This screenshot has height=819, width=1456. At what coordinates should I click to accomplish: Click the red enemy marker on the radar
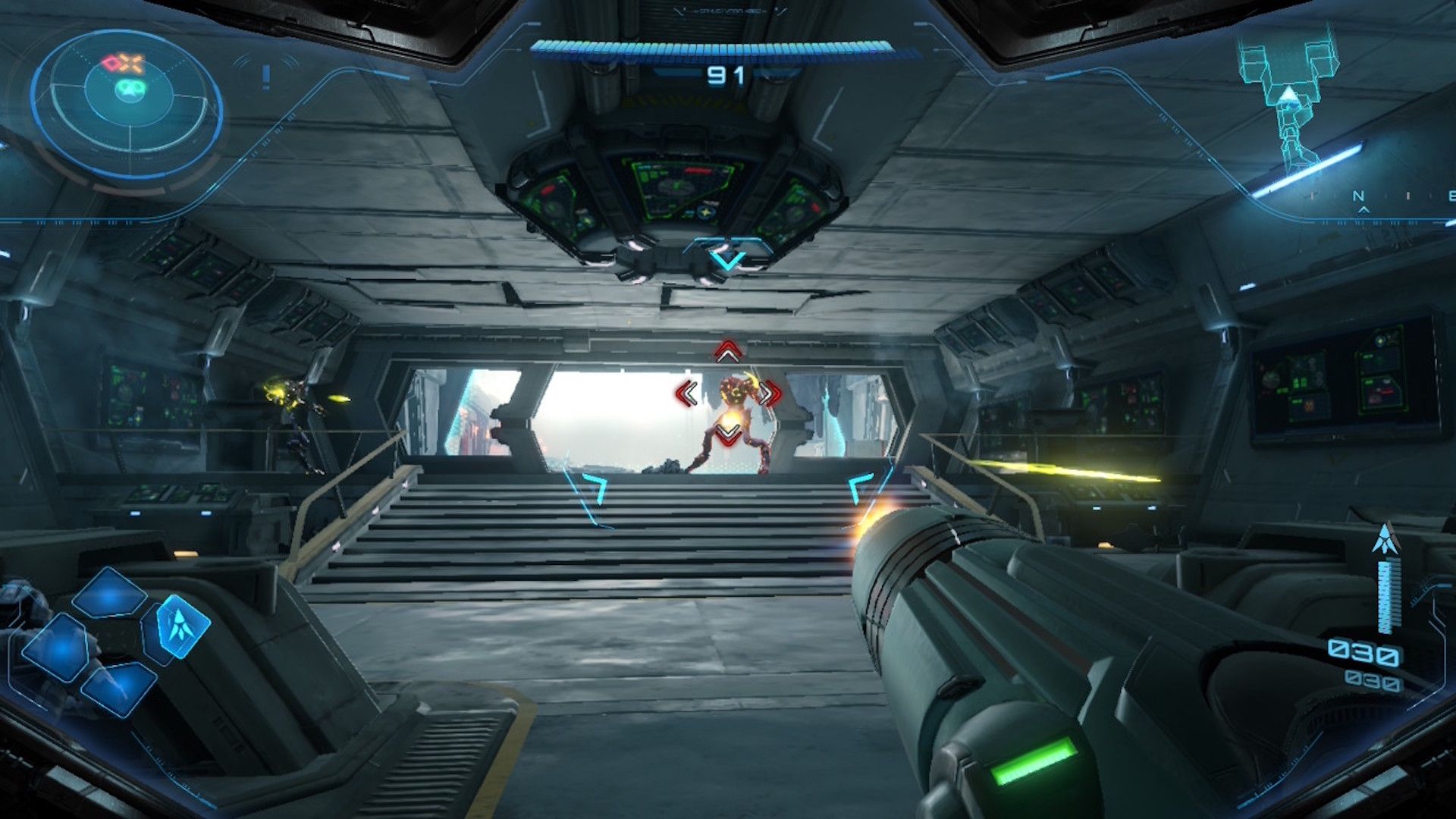coord(111,63)
